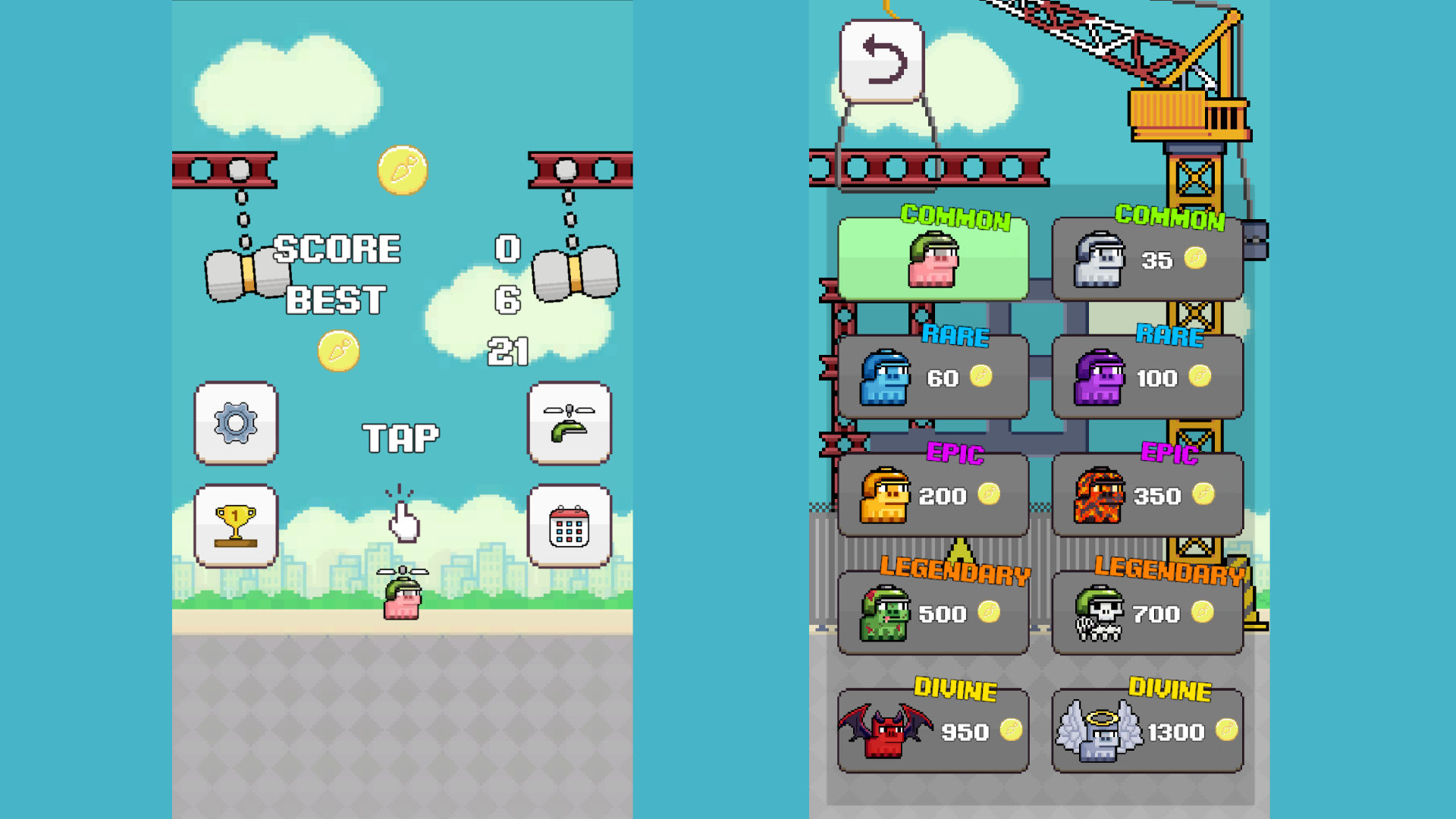The width and height of the screenshot is (1456, 819).
Task: Open the trophy leaderboard screen
Action: coord(235,527)
